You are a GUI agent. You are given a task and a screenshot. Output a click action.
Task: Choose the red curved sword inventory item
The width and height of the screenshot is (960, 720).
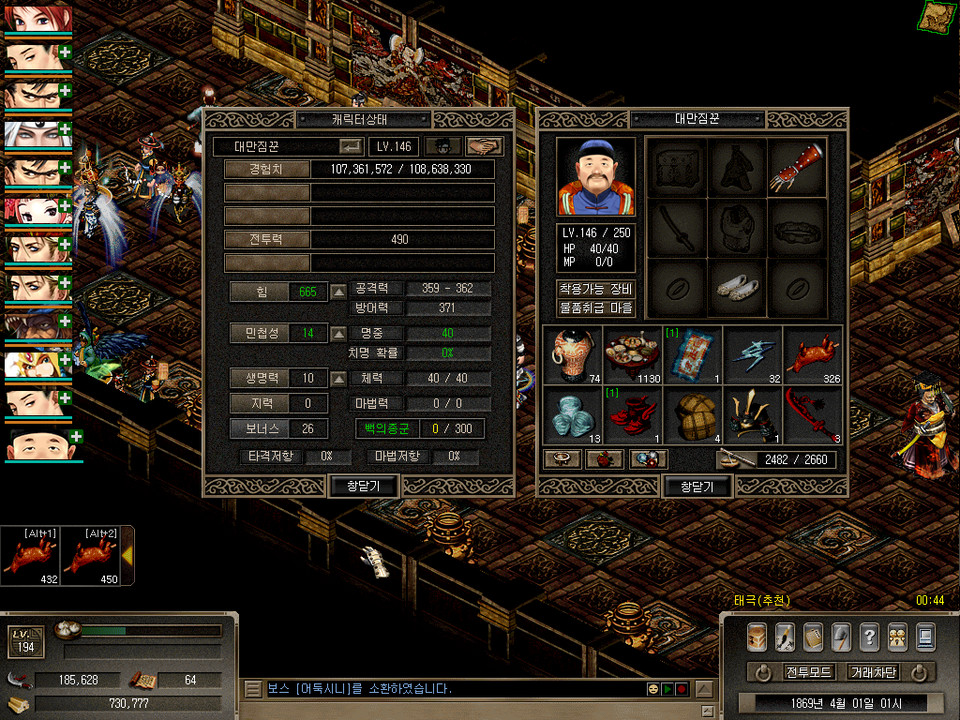click(x=812, y=414)
